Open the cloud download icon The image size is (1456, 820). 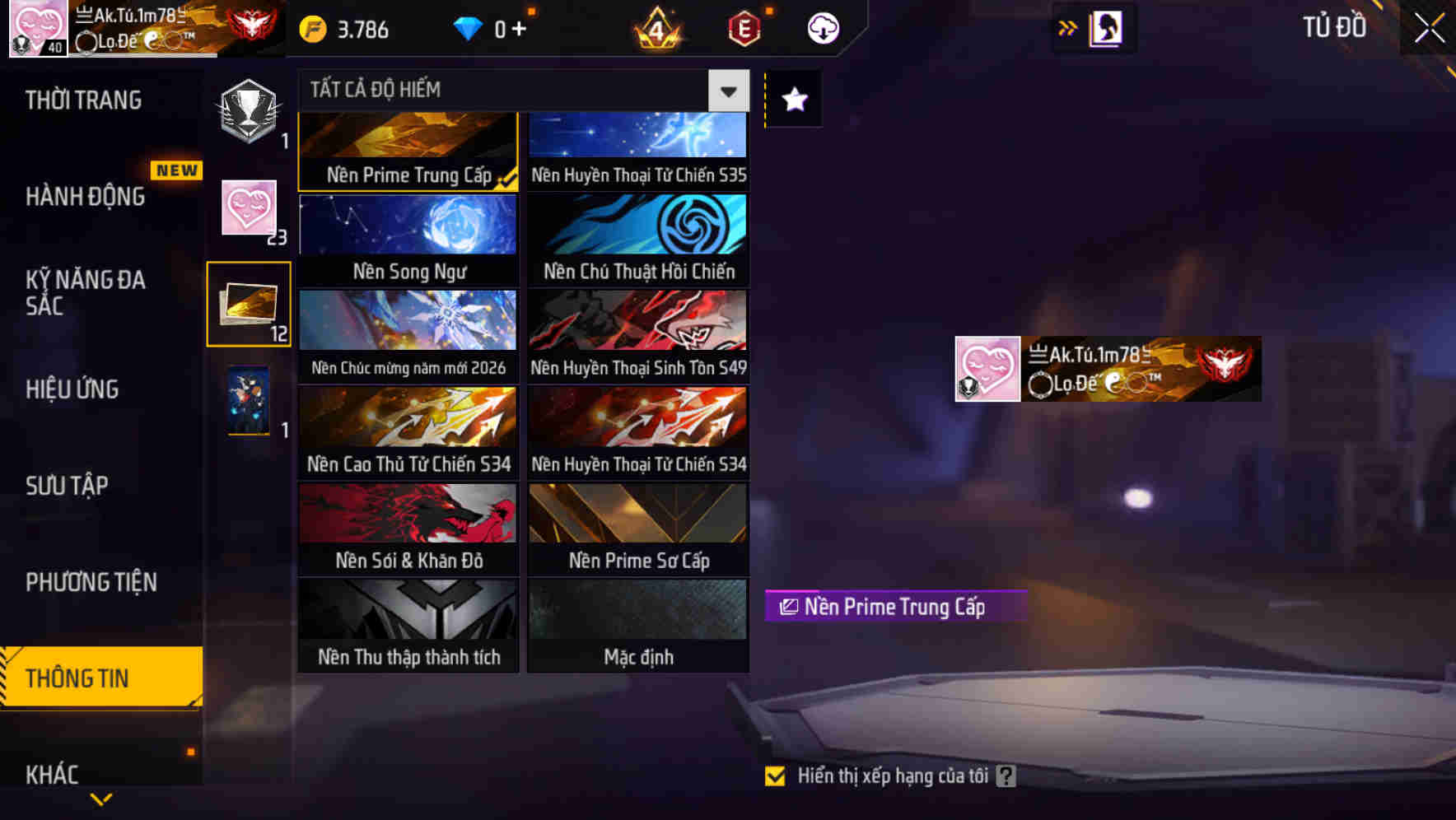(x=823, y=27)
